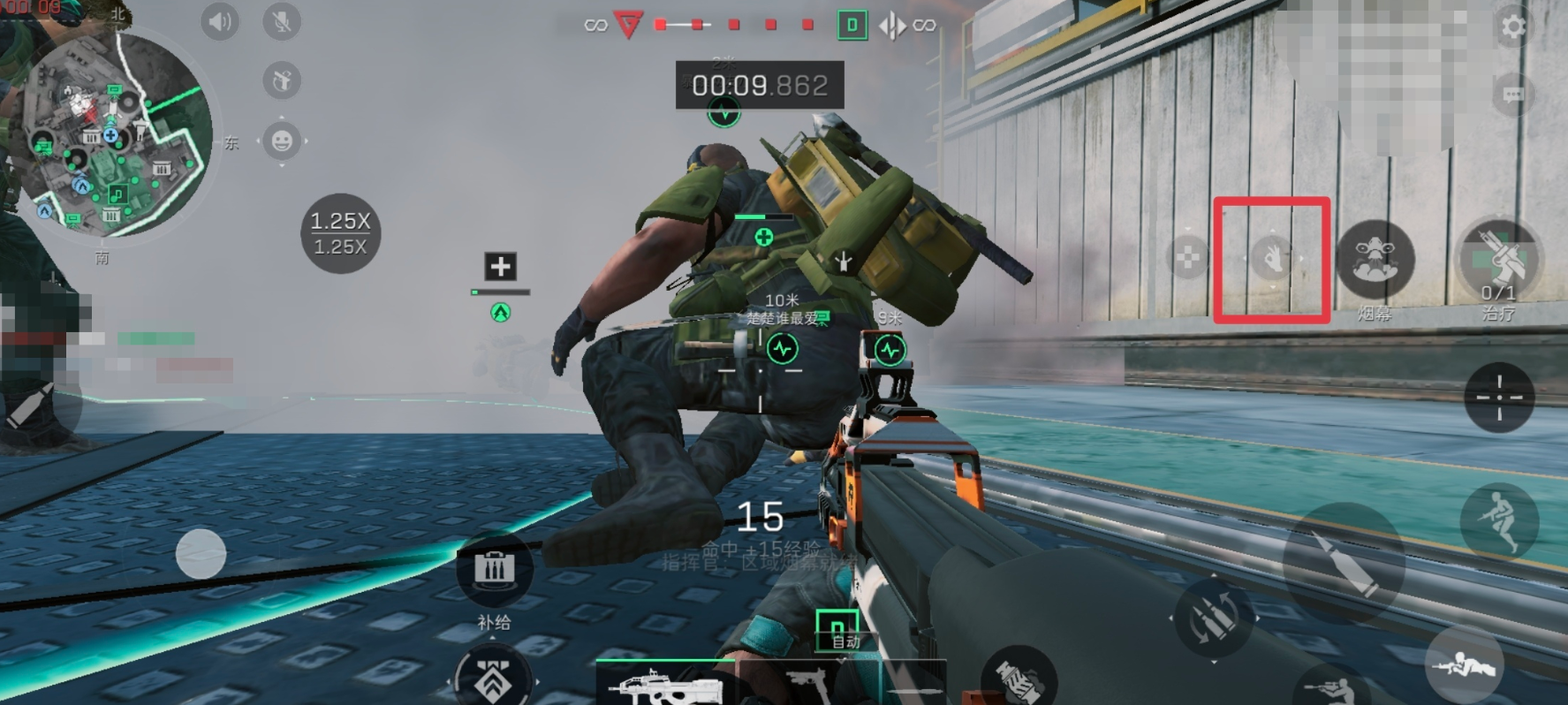Toggle the 自动 fire mode selector

837,629
